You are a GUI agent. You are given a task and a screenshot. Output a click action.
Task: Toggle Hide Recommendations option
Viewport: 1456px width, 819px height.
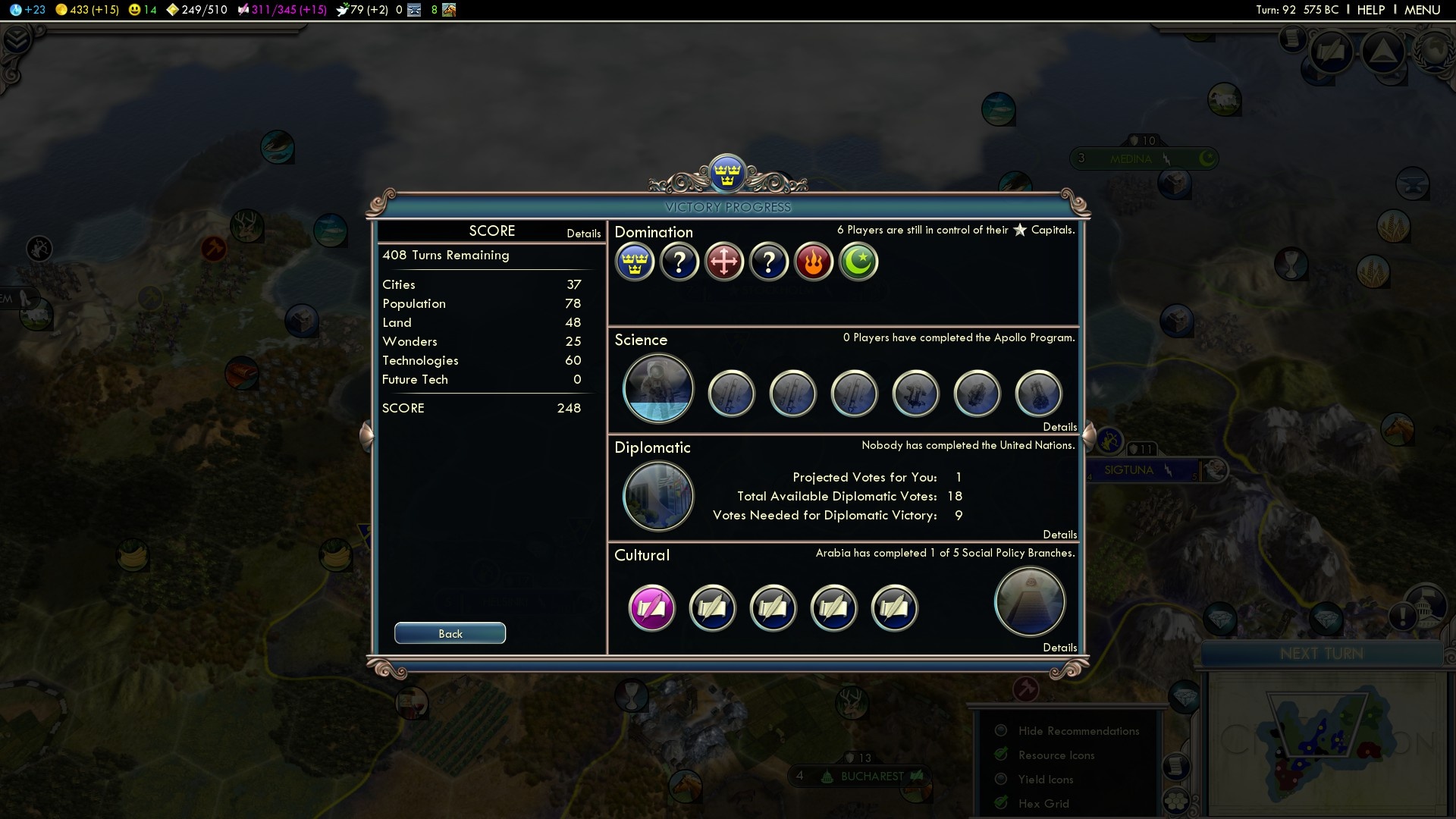[1001, 730]
